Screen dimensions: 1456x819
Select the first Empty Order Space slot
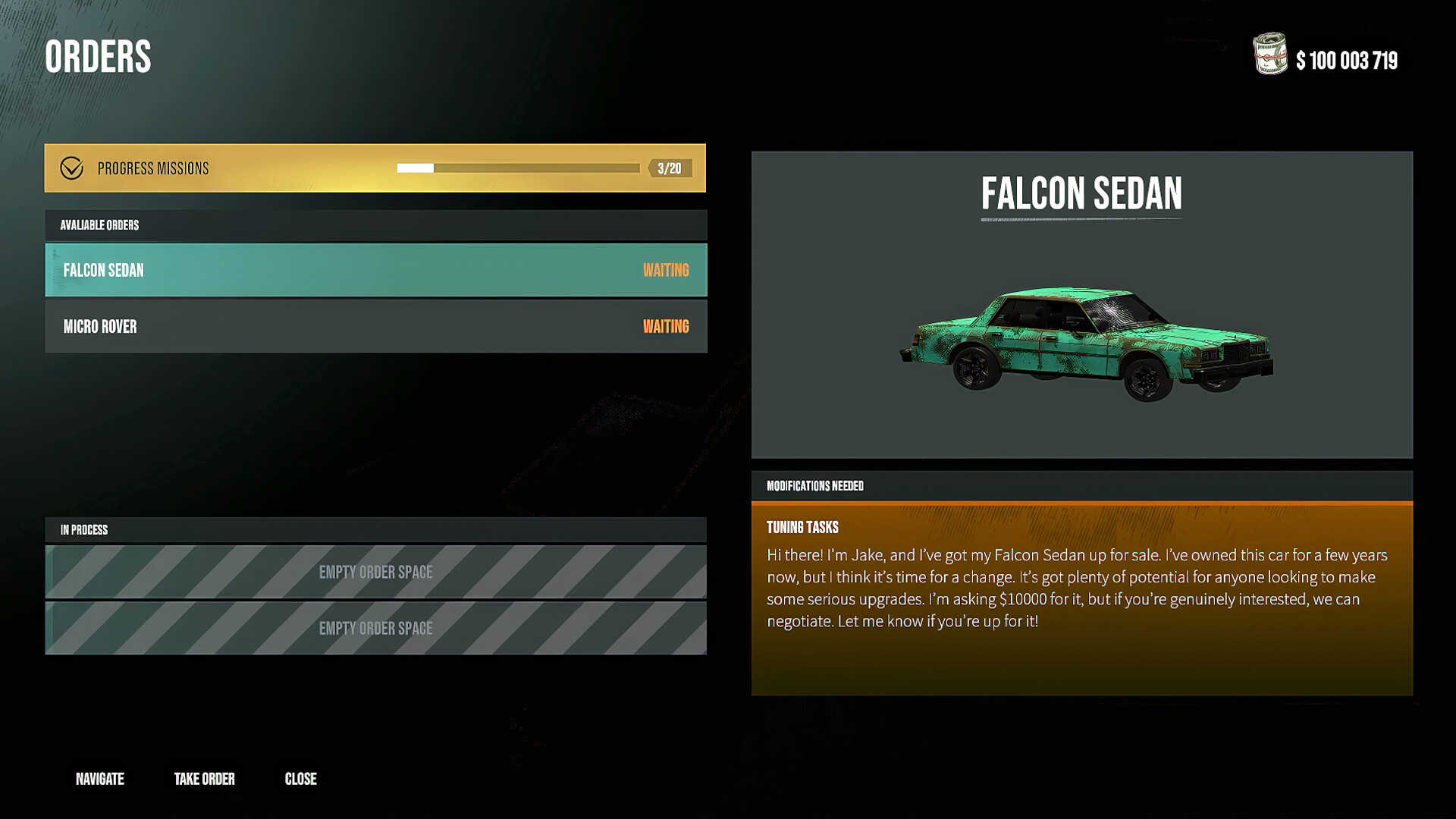(x=376, y=572)
